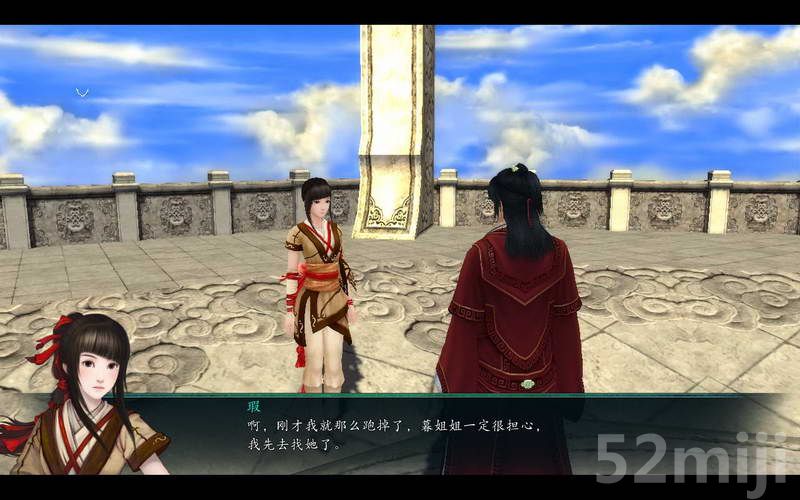
Task: Advance the dialogue spoken by 瑕
Action: tap(400, 434)
